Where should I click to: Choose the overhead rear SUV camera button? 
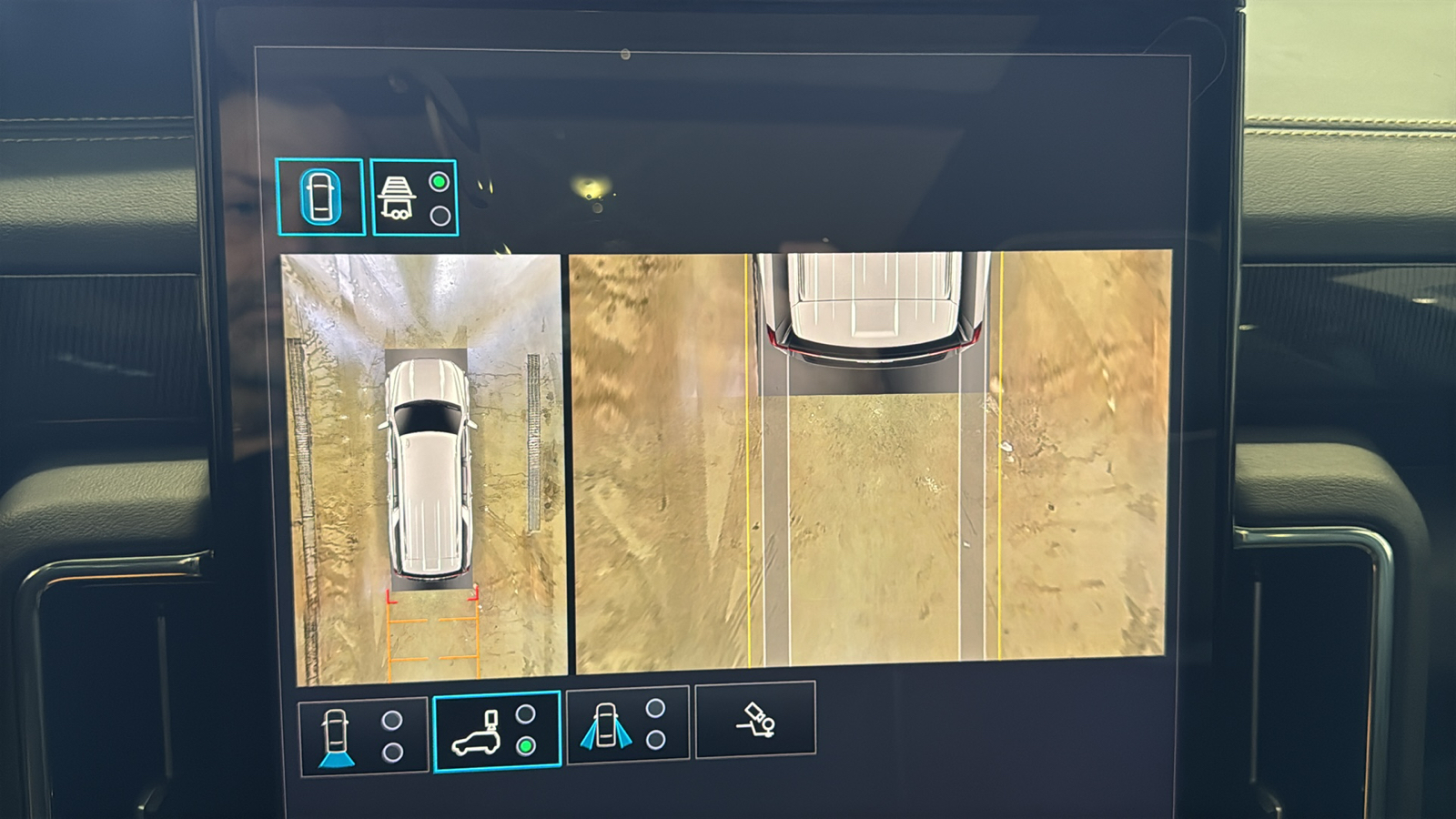497,732
